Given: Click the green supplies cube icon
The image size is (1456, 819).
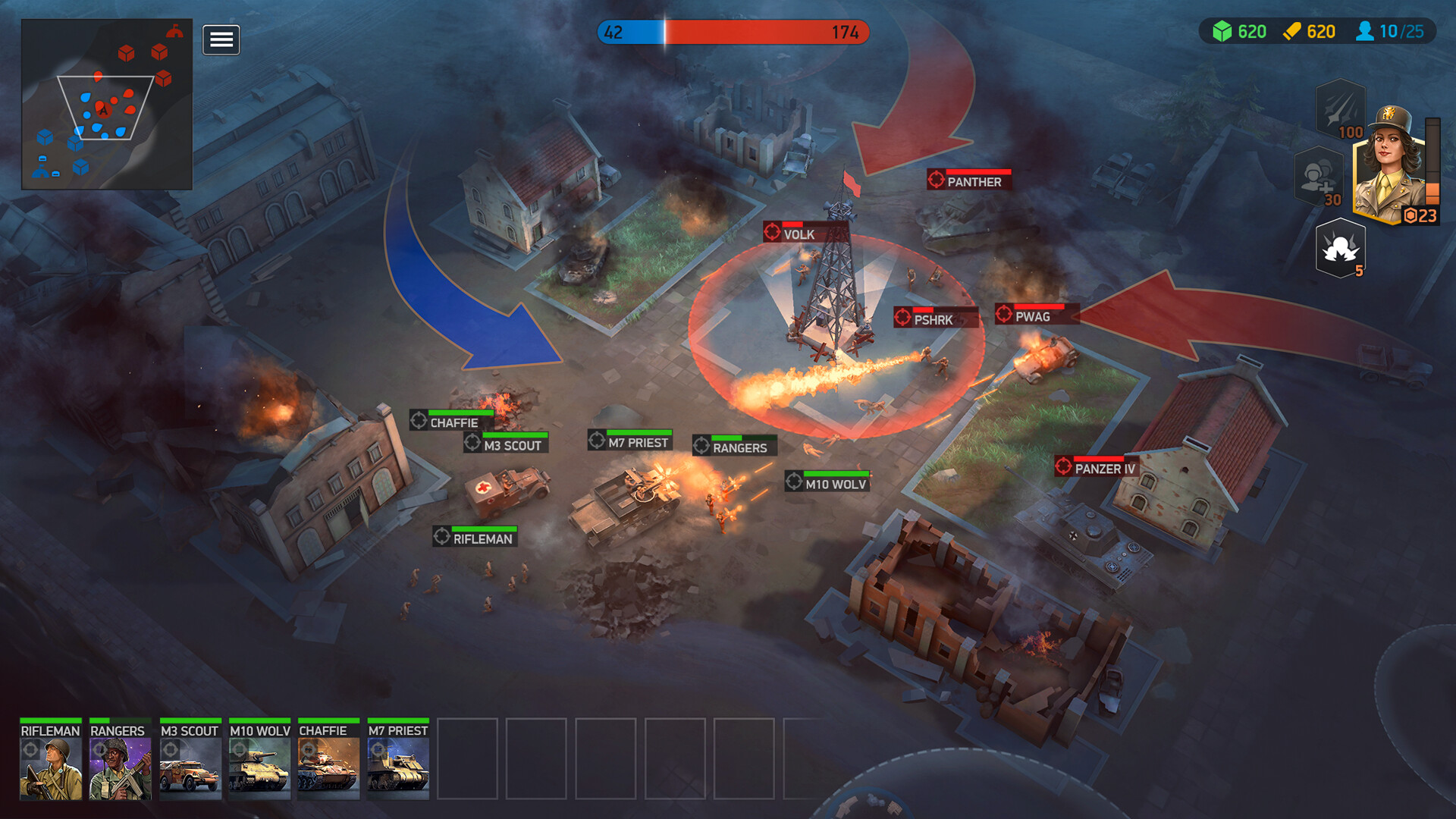Looking at the screenshot, I should [1224, 32].
